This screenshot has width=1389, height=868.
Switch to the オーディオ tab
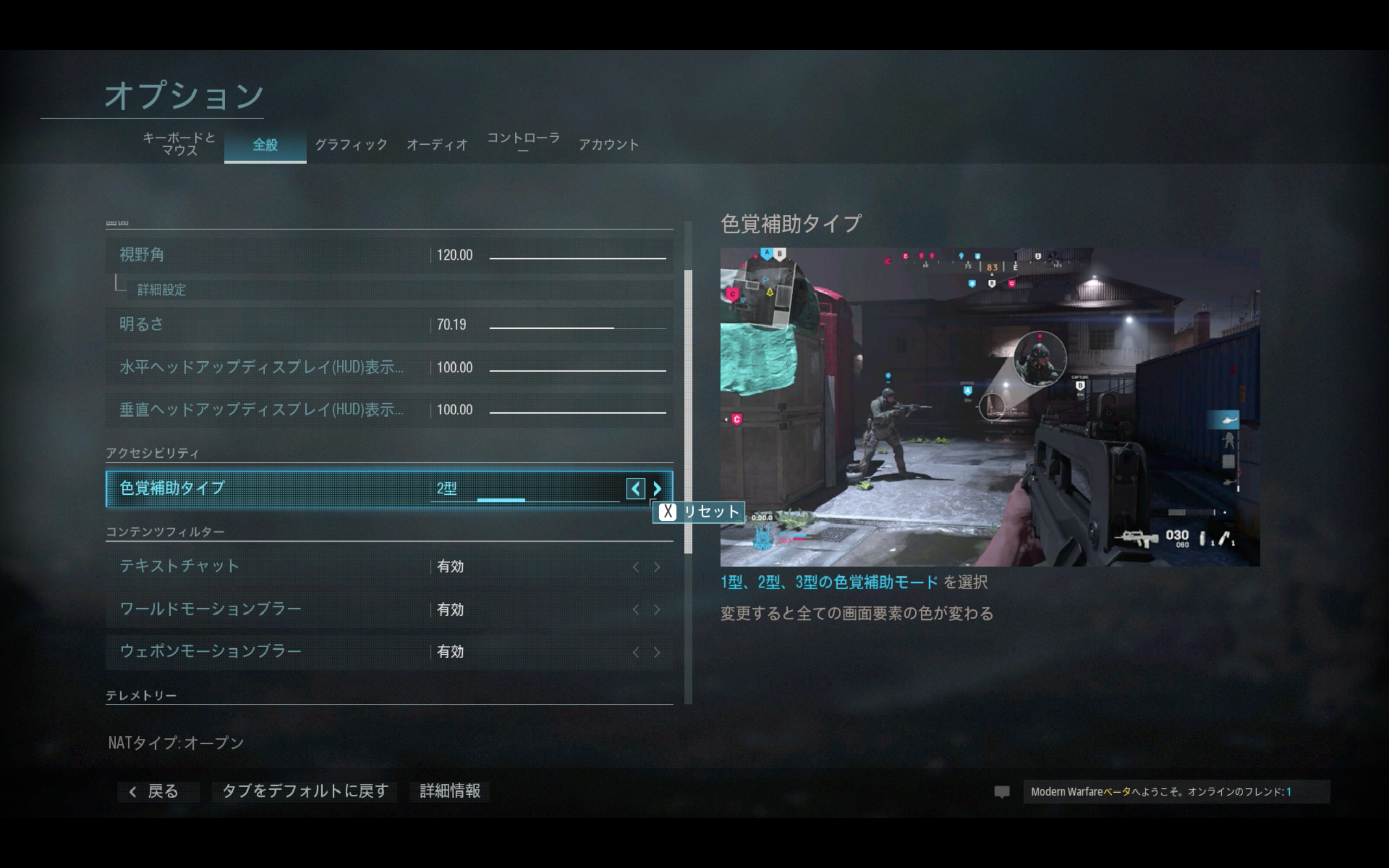(437, 145)
